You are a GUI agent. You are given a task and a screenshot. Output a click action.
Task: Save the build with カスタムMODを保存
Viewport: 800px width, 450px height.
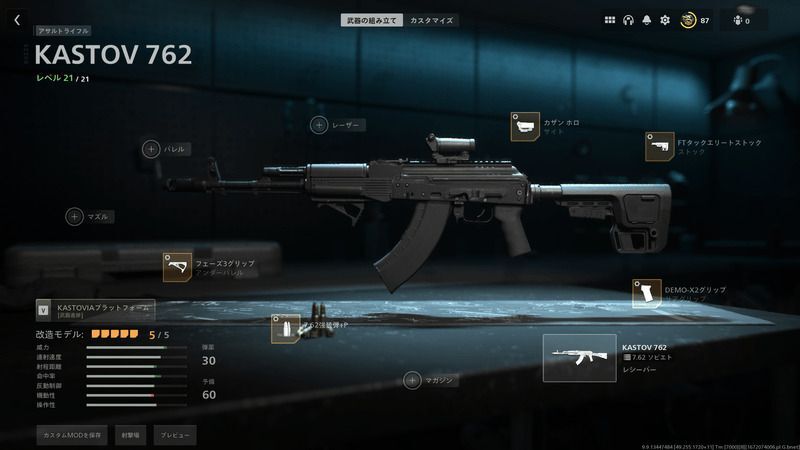(70, 435)
